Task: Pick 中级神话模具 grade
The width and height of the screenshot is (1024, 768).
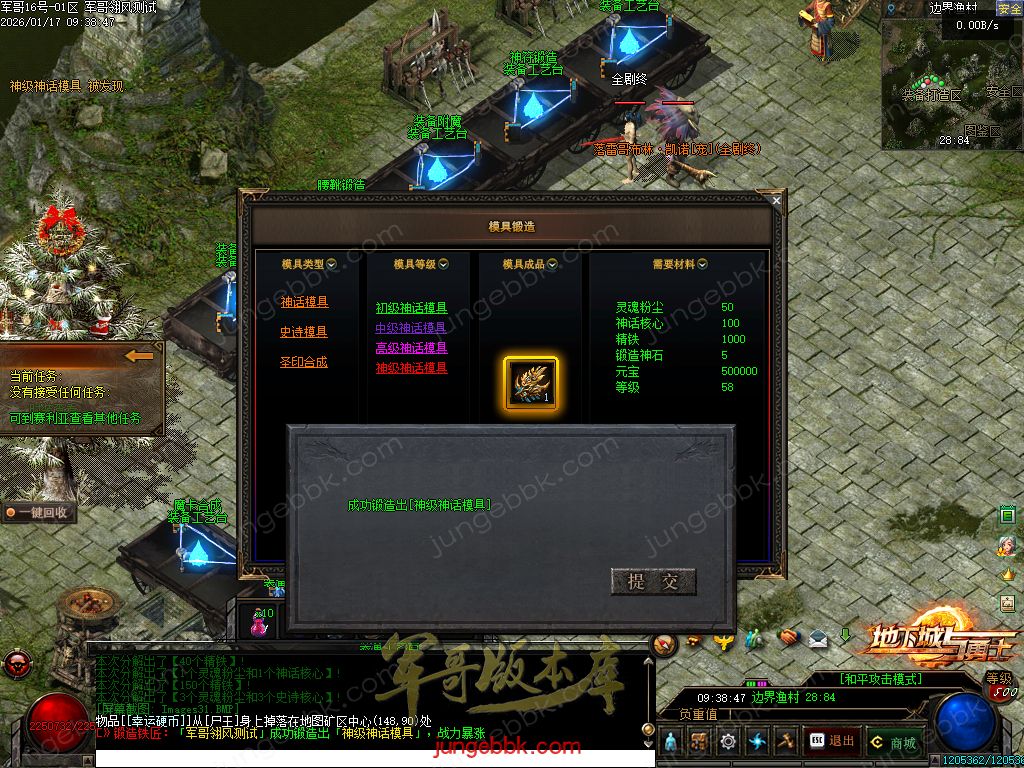Action: [x=411, y=328]
